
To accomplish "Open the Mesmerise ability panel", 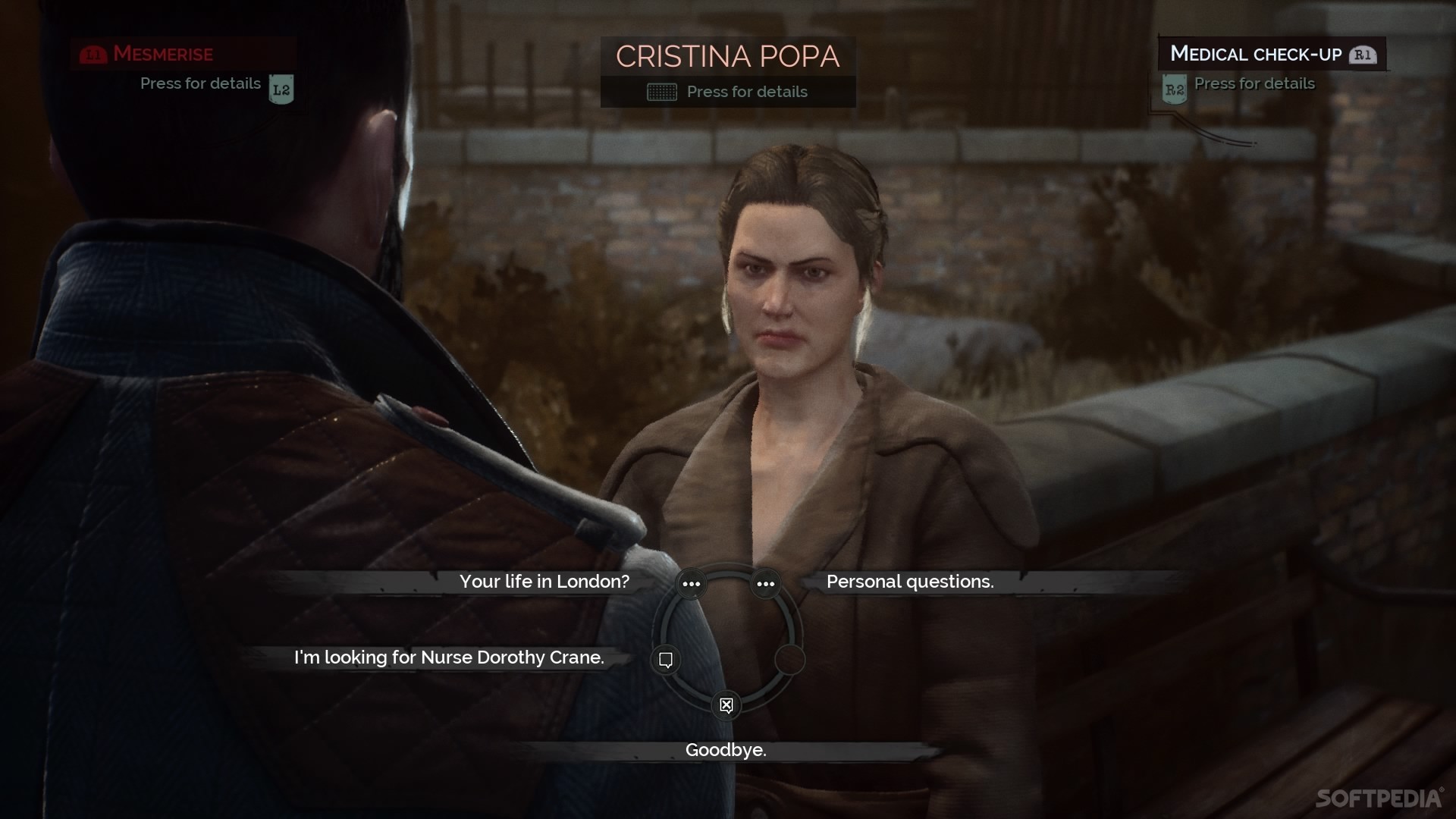I will pos(162,54).
